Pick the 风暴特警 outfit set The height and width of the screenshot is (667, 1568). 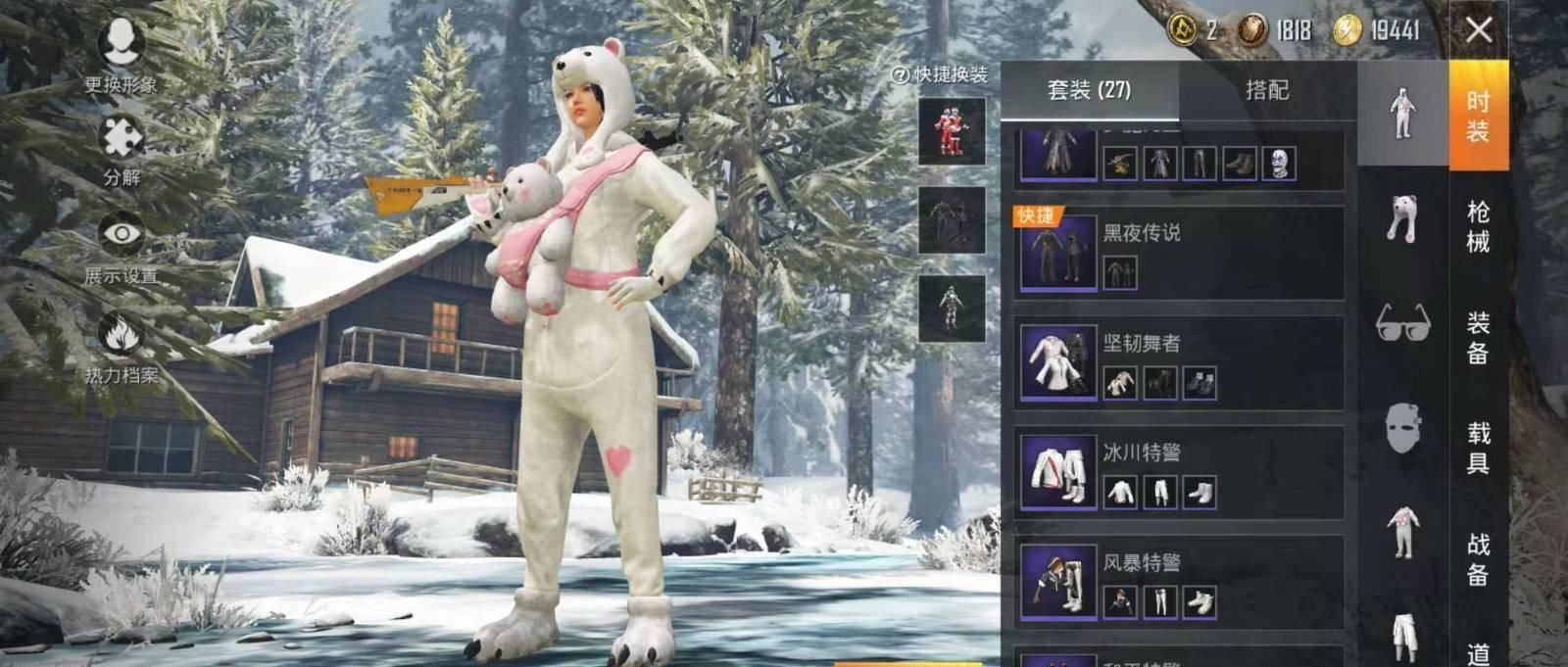[1180, 582]
